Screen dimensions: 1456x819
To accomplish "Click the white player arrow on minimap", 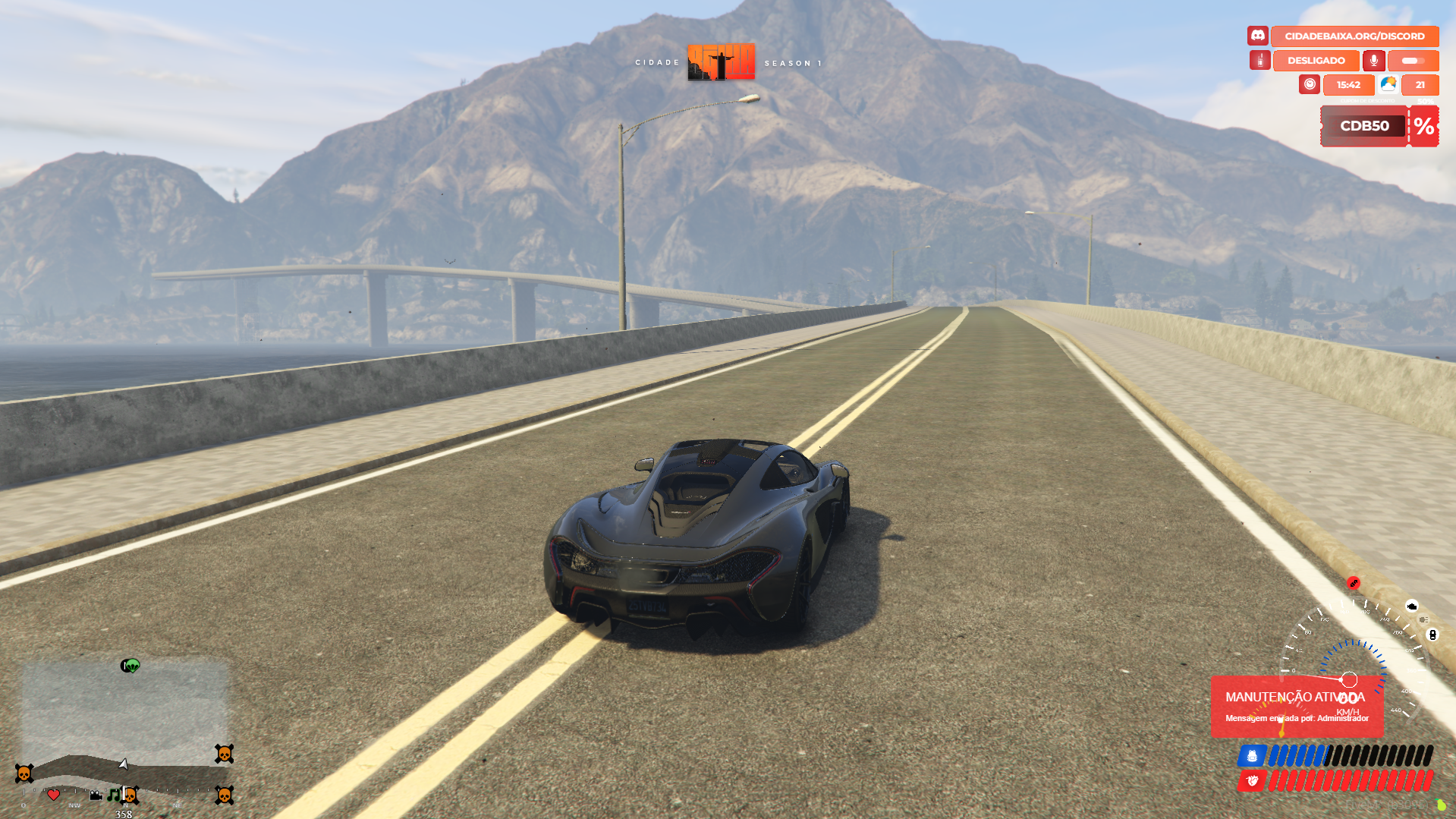I will [123, 764].
